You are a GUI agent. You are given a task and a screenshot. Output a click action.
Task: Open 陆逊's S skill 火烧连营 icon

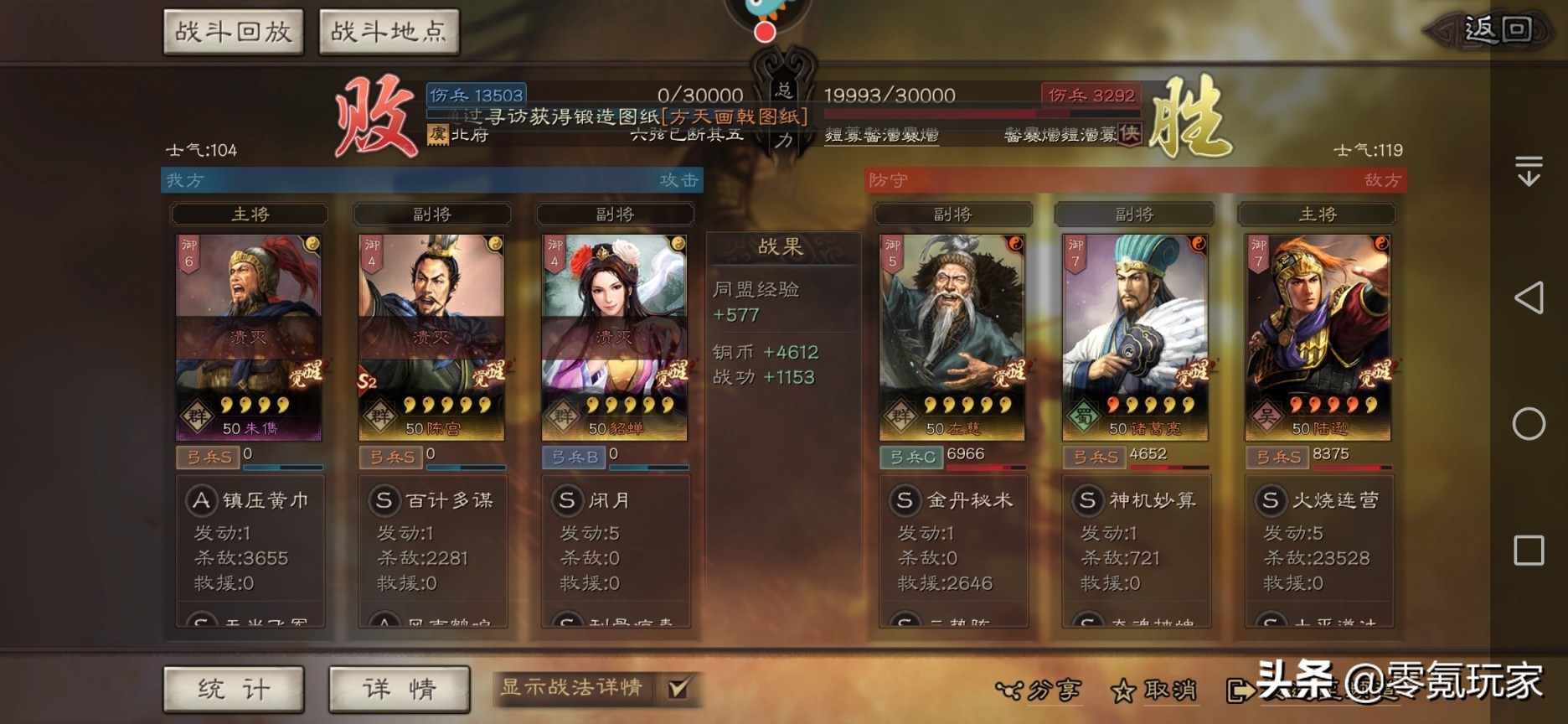click(1271, 500)
